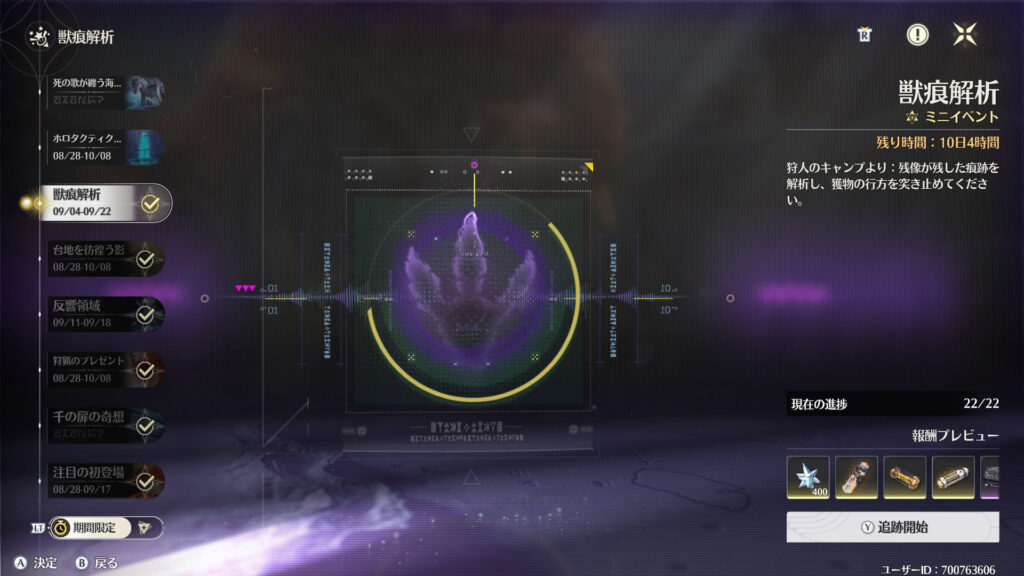Inspect the golden tube reward item

click(x=905, y=478)
